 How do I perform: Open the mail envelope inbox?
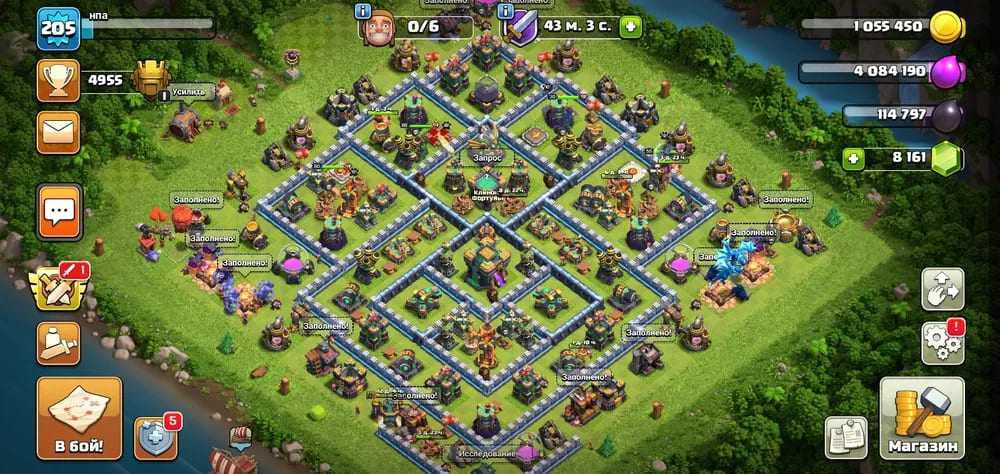pyautogui.click(x=58, y=132)
